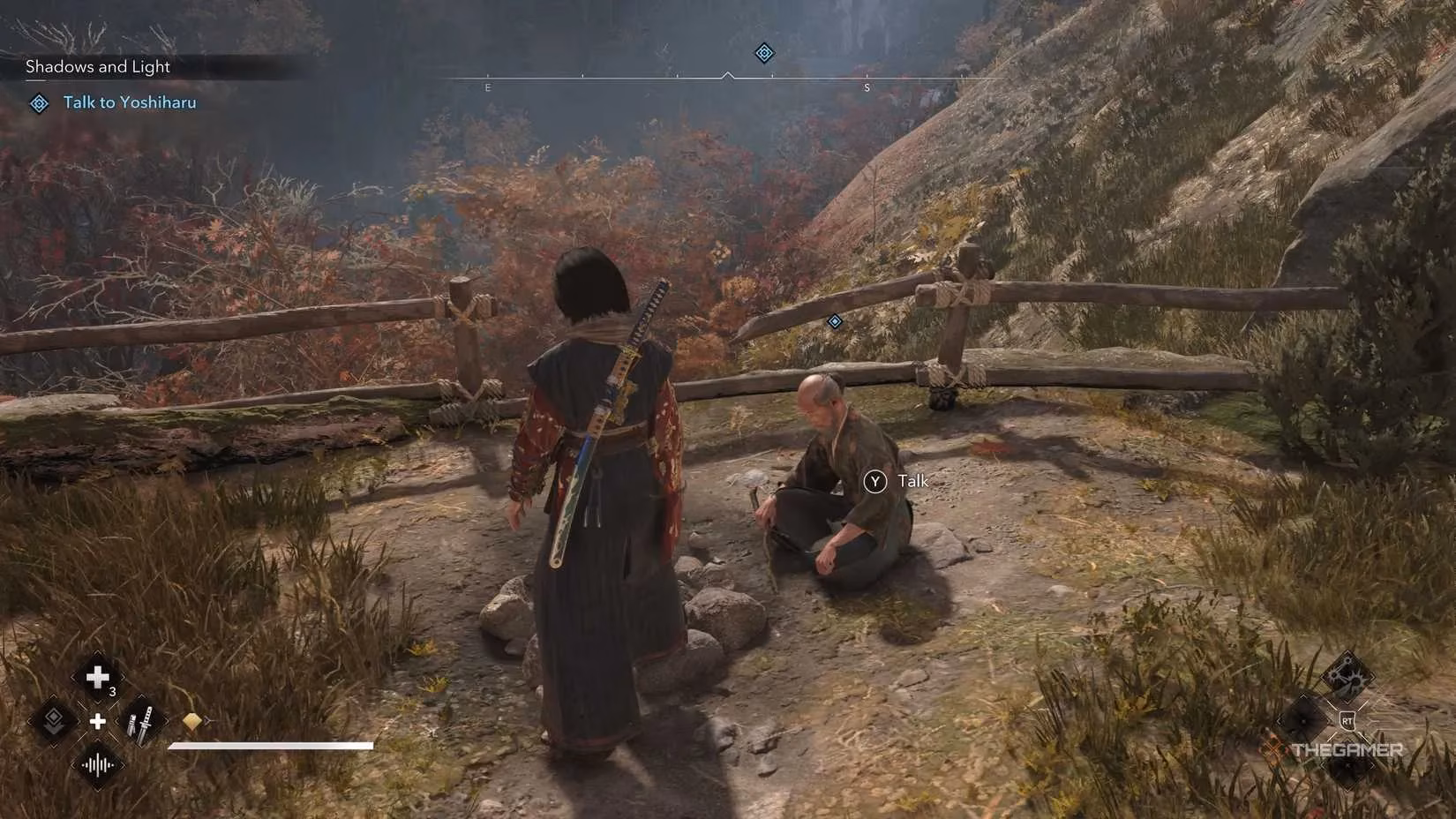
Task: Click the RT button prompt bottom right
Action: [x=1347, y=719]
